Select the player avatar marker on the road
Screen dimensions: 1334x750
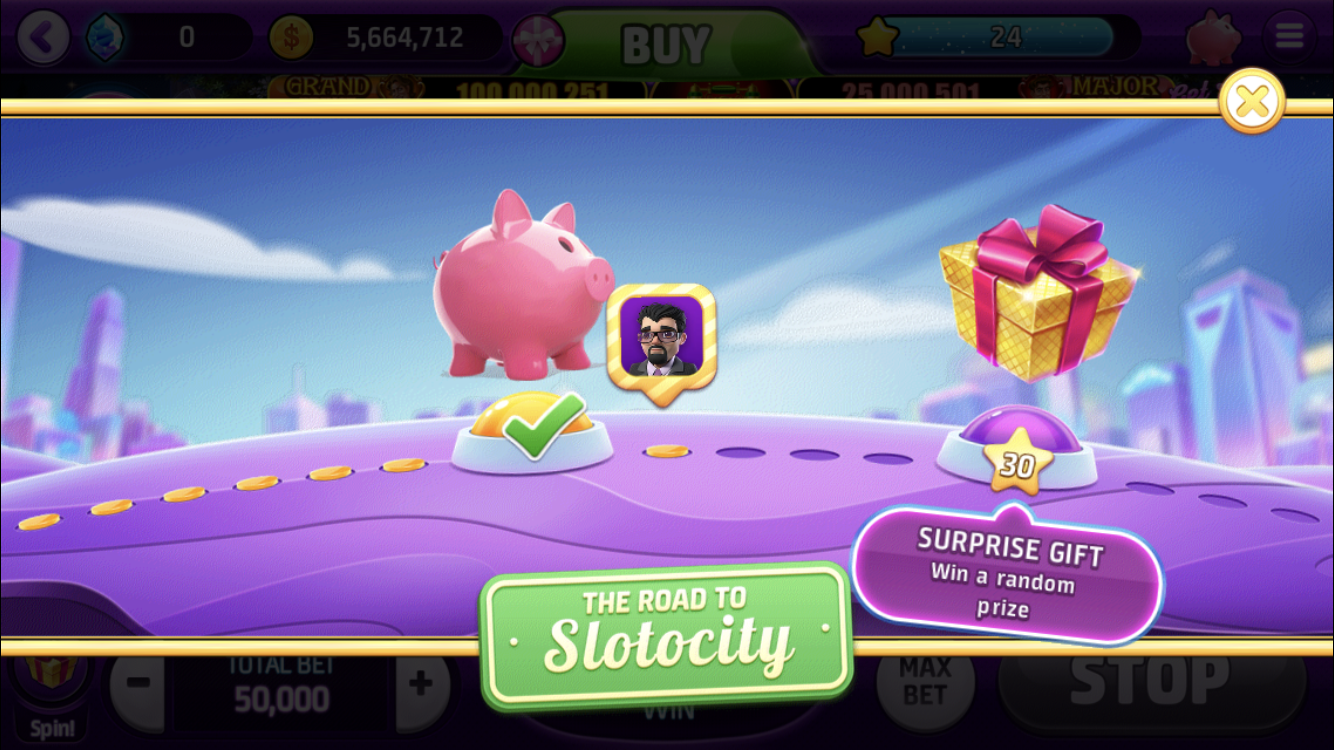click(x=664, y=337)
